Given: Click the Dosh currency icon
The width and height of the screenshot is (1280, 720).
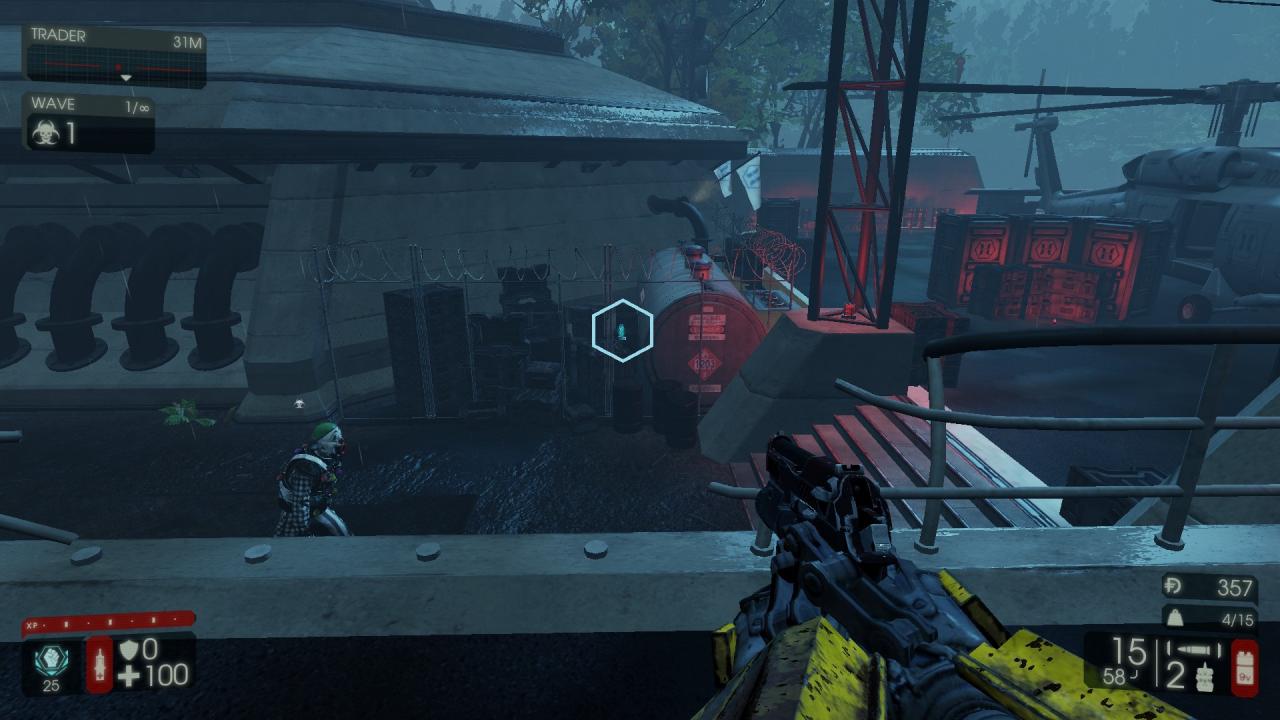Looking at the screenshot, I should [x=1176, y=588].
